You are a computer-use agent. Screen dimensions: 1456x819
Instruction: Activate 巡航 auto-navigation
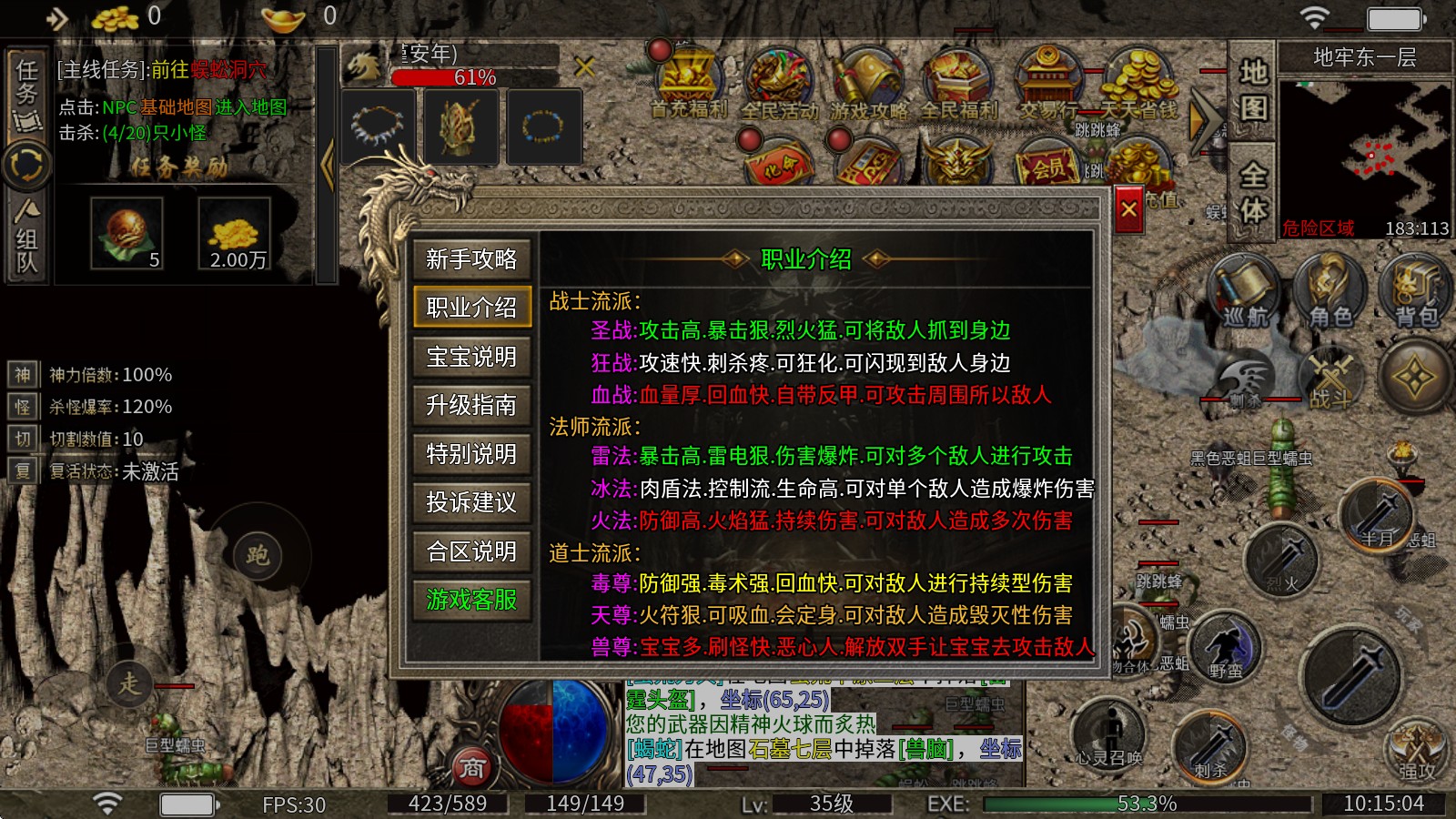click(1244, 291)
